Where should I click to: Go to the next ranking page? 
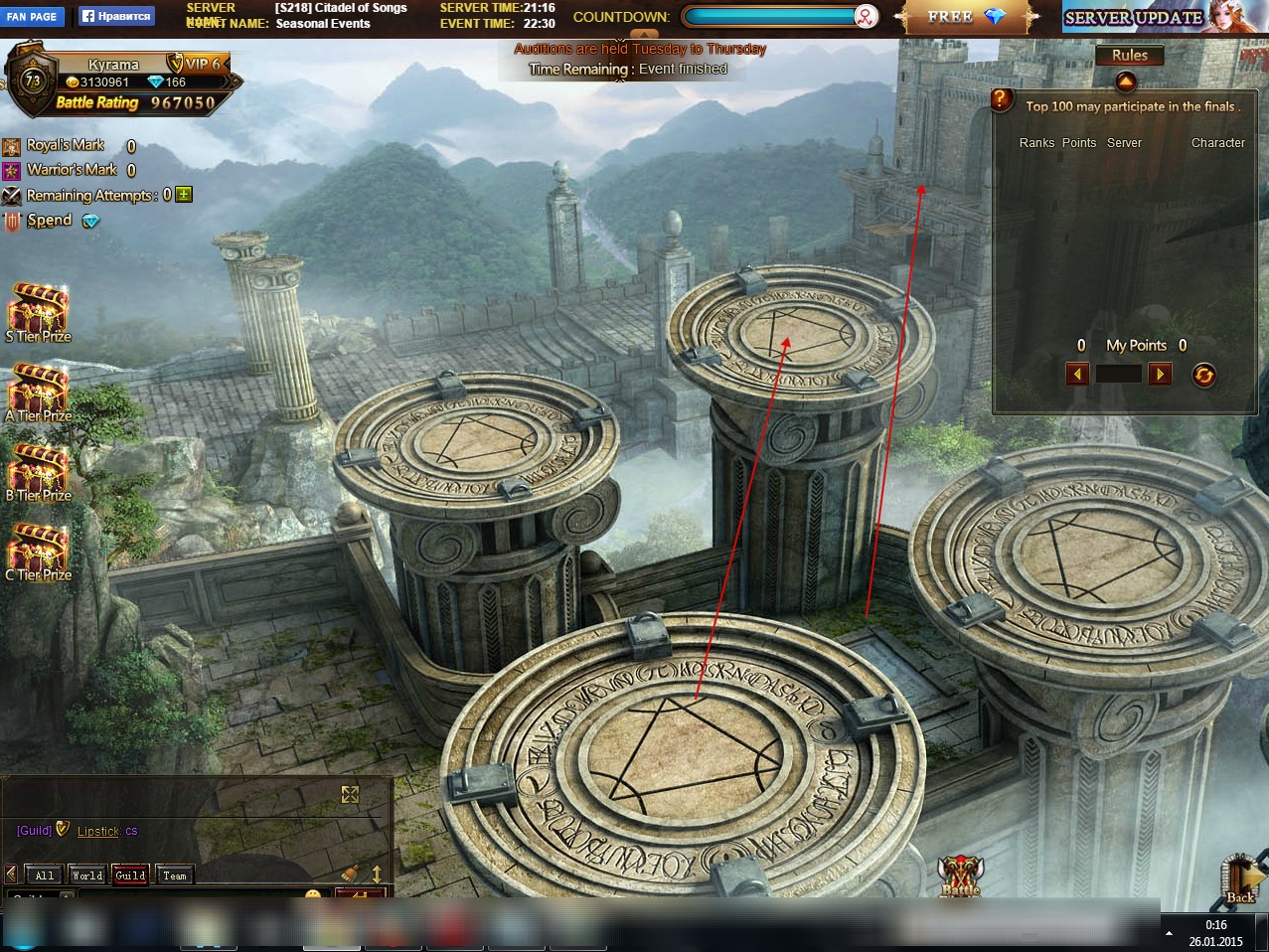coord(1160,374)
